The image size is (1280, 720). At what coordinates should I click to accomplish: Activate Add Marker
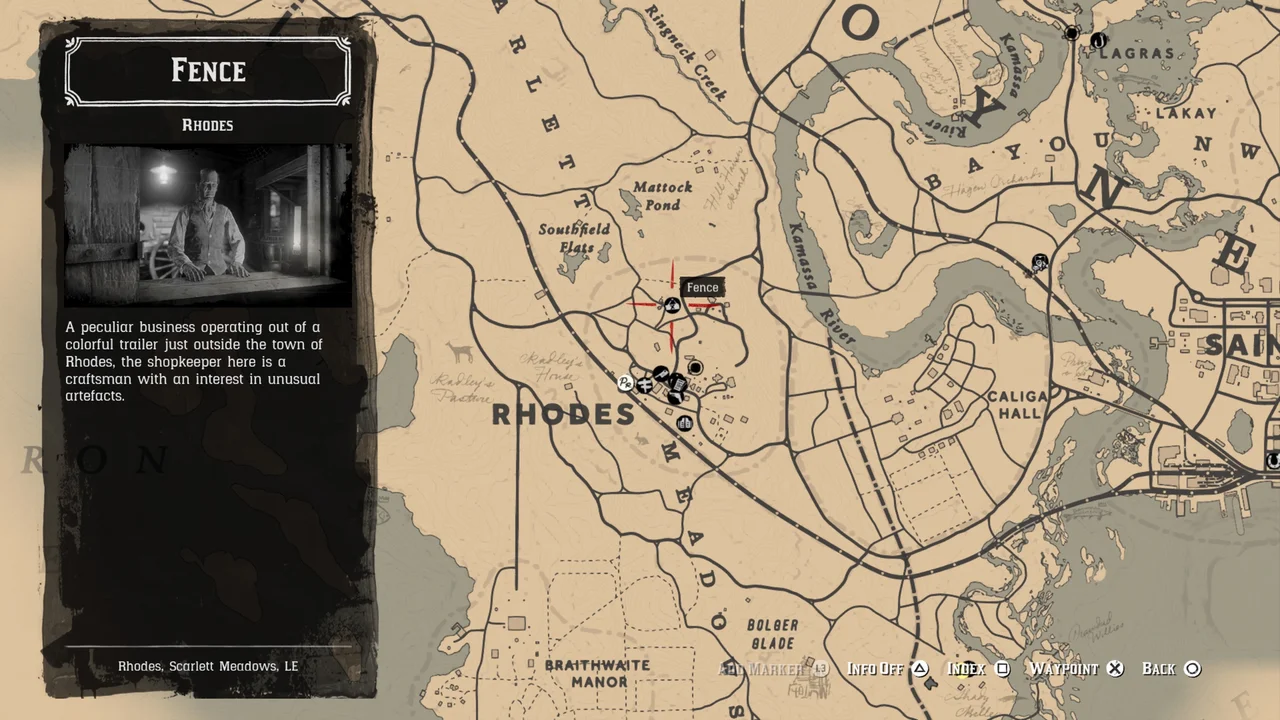coord(768,668)
